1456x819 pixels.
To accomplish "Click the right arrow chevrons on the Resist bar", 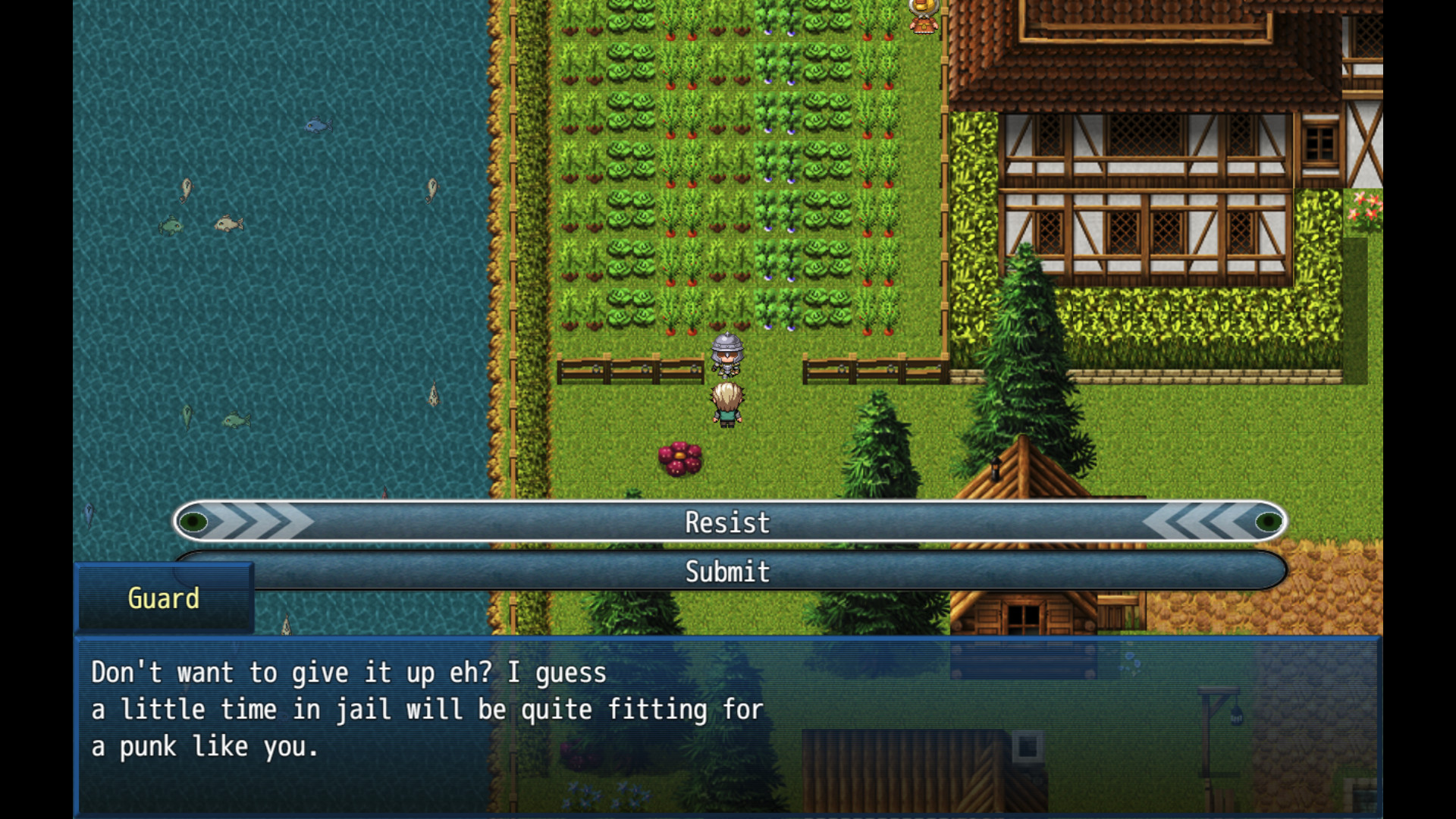I will tap(1206, 522).
